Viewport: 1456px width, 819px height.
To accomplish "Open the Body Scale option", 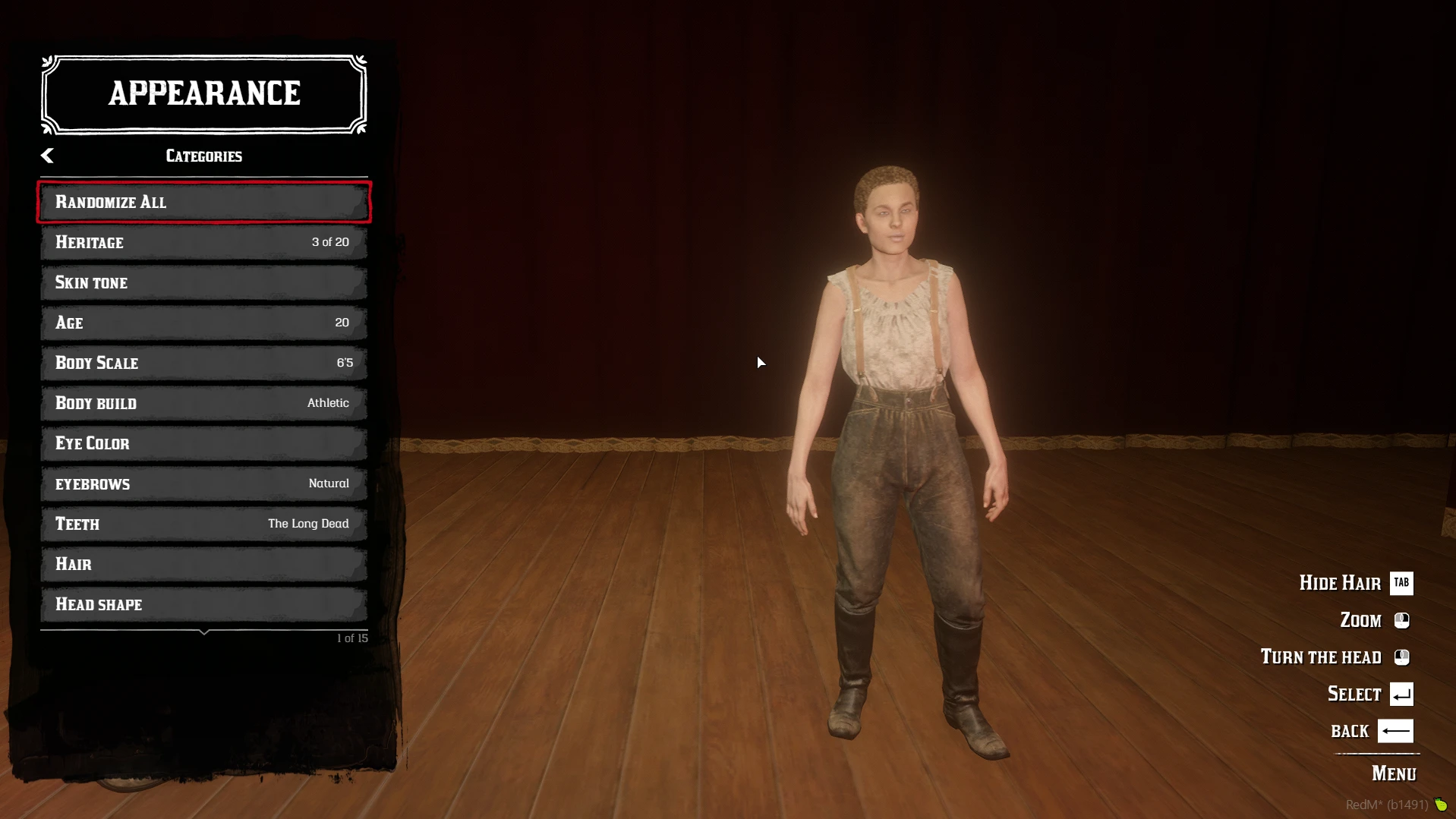I will [x=203, y=363].
